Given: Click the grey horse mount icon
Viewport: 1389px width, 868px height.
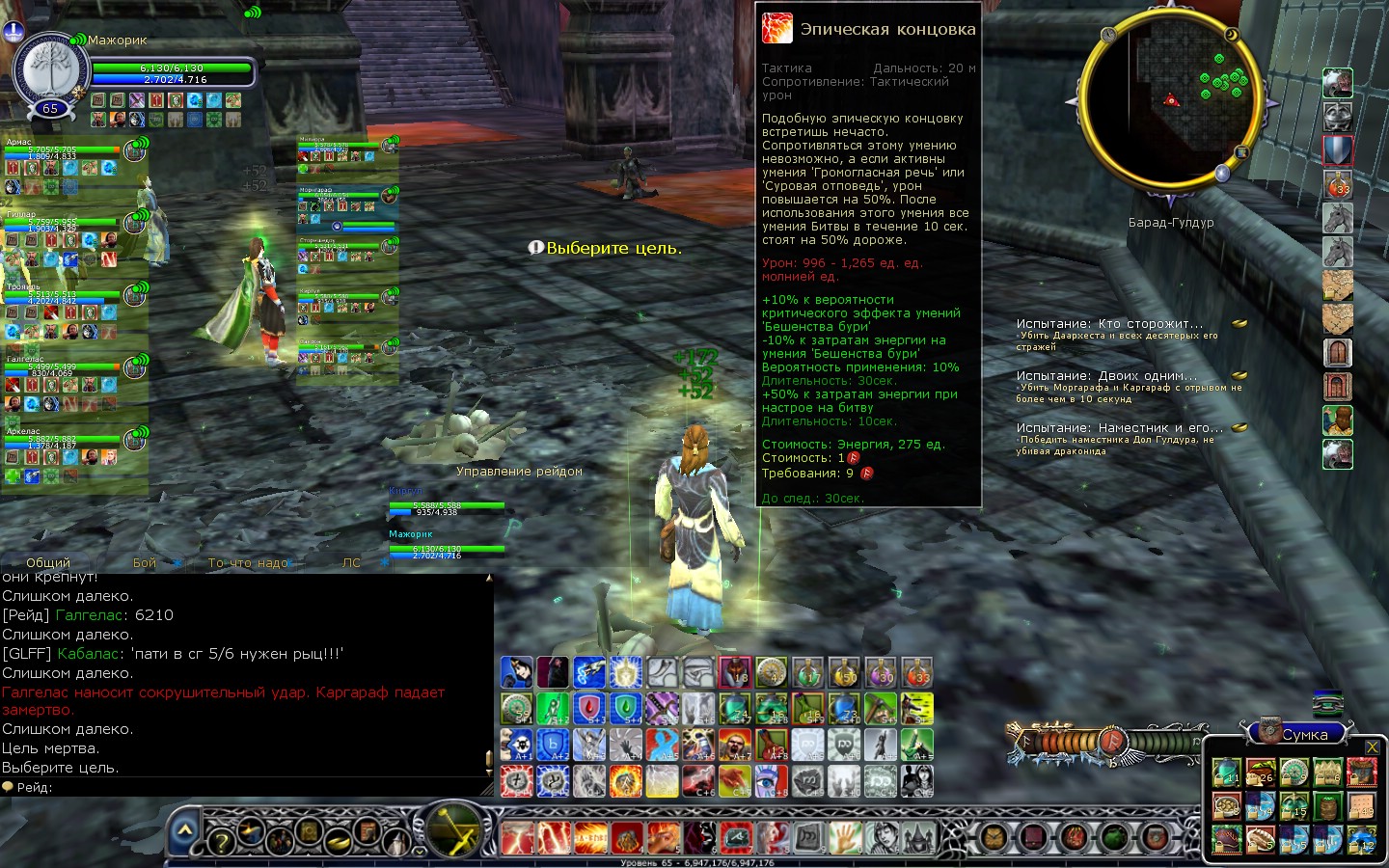Looking at the screenshot, I should coord(1338,218).
